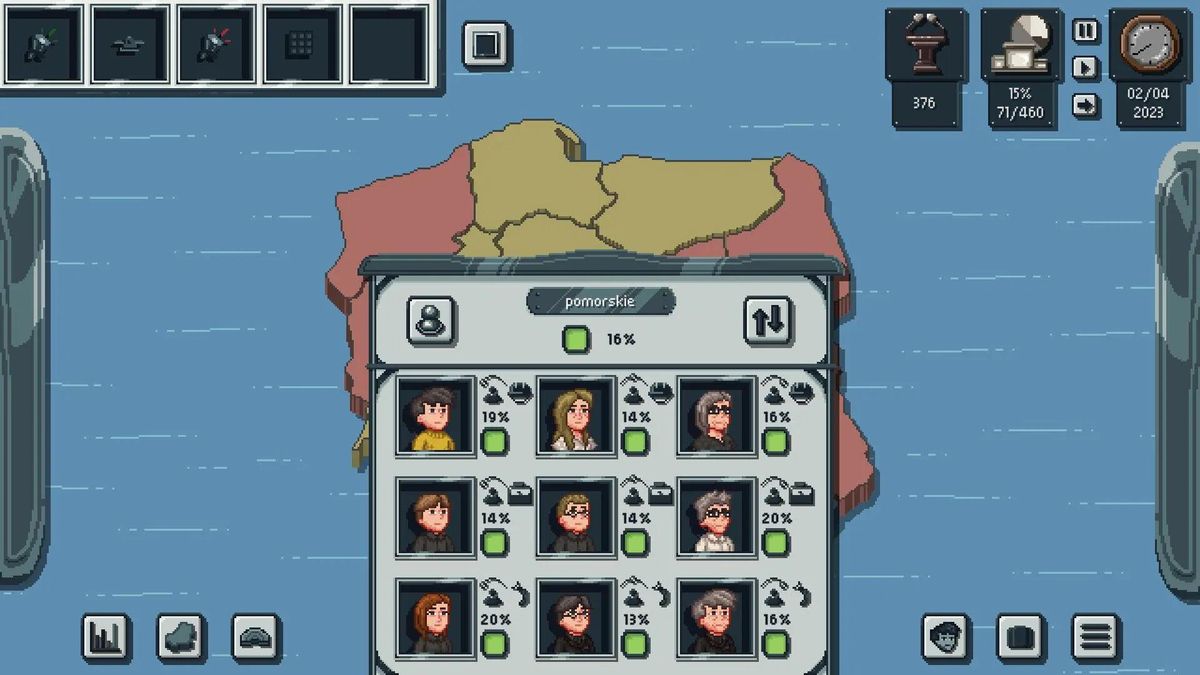The height and width of the screenshot is (675, 1200).
Task: Click the play speed button
Action: 1085,68
